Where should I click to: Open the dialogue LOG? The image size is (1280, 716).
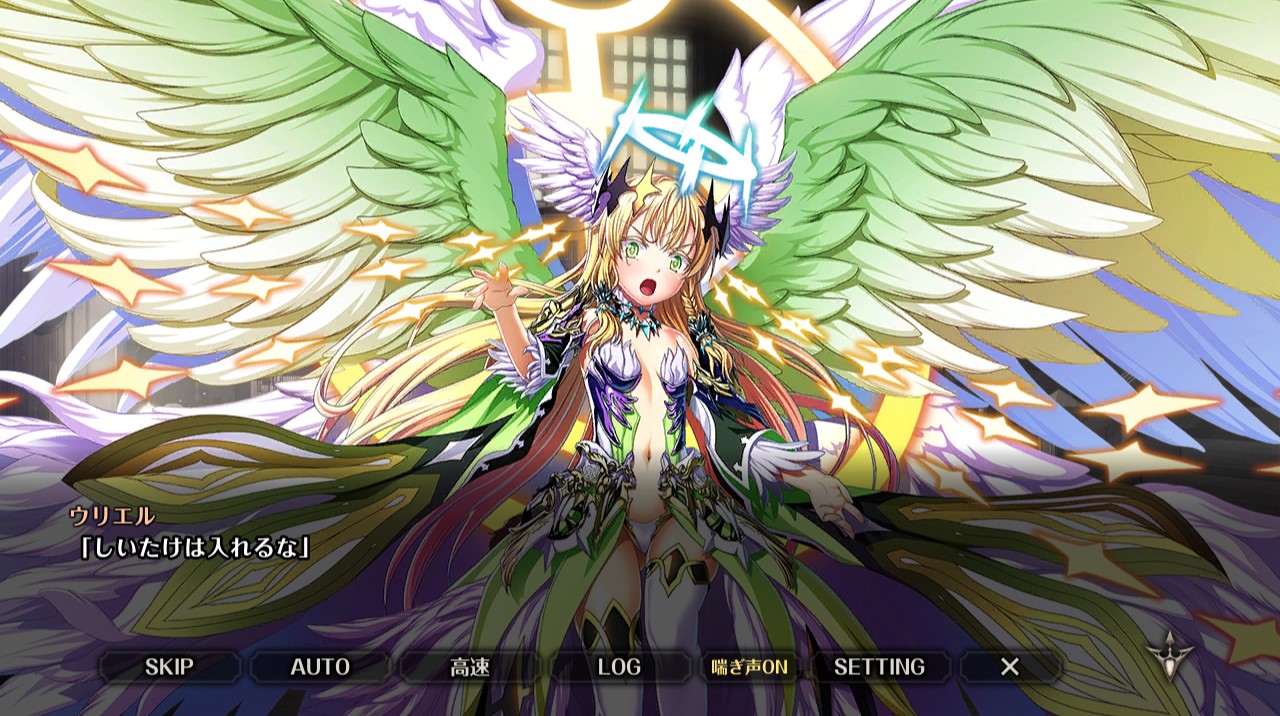tap(619, 667)
